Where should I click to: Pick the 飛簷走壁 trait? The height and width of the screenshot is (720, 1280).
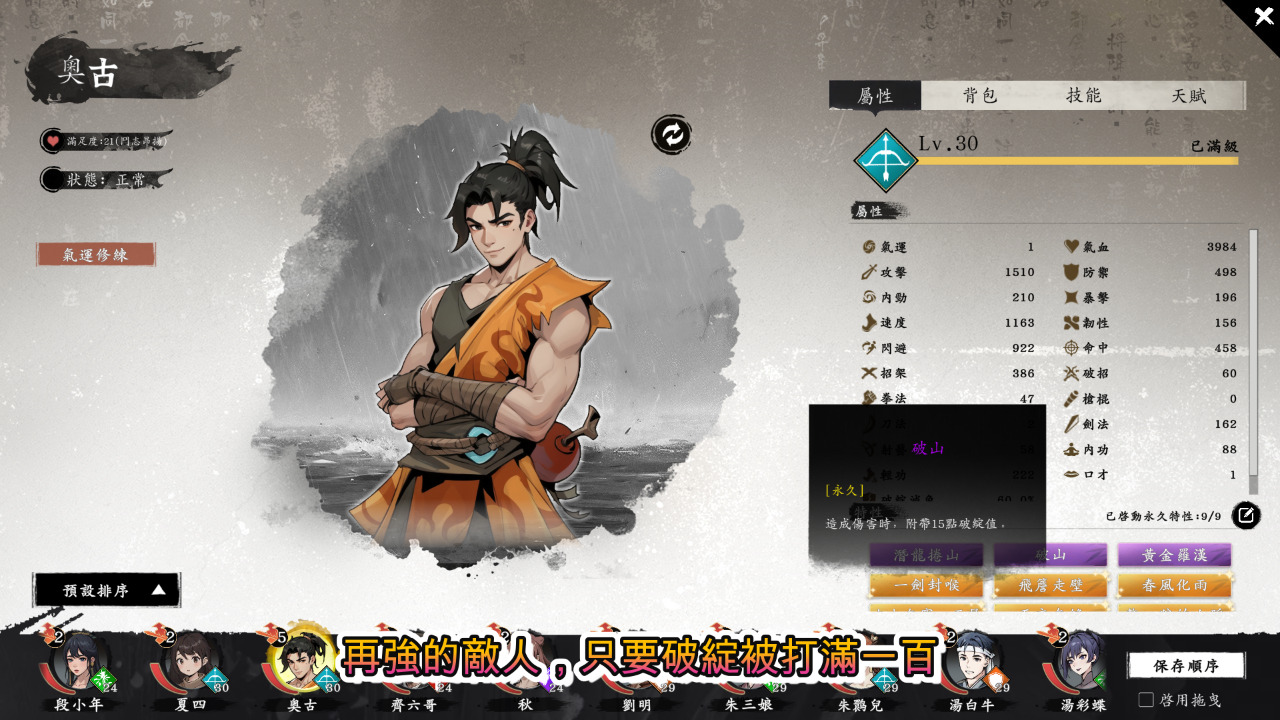tap(1050, 584)
